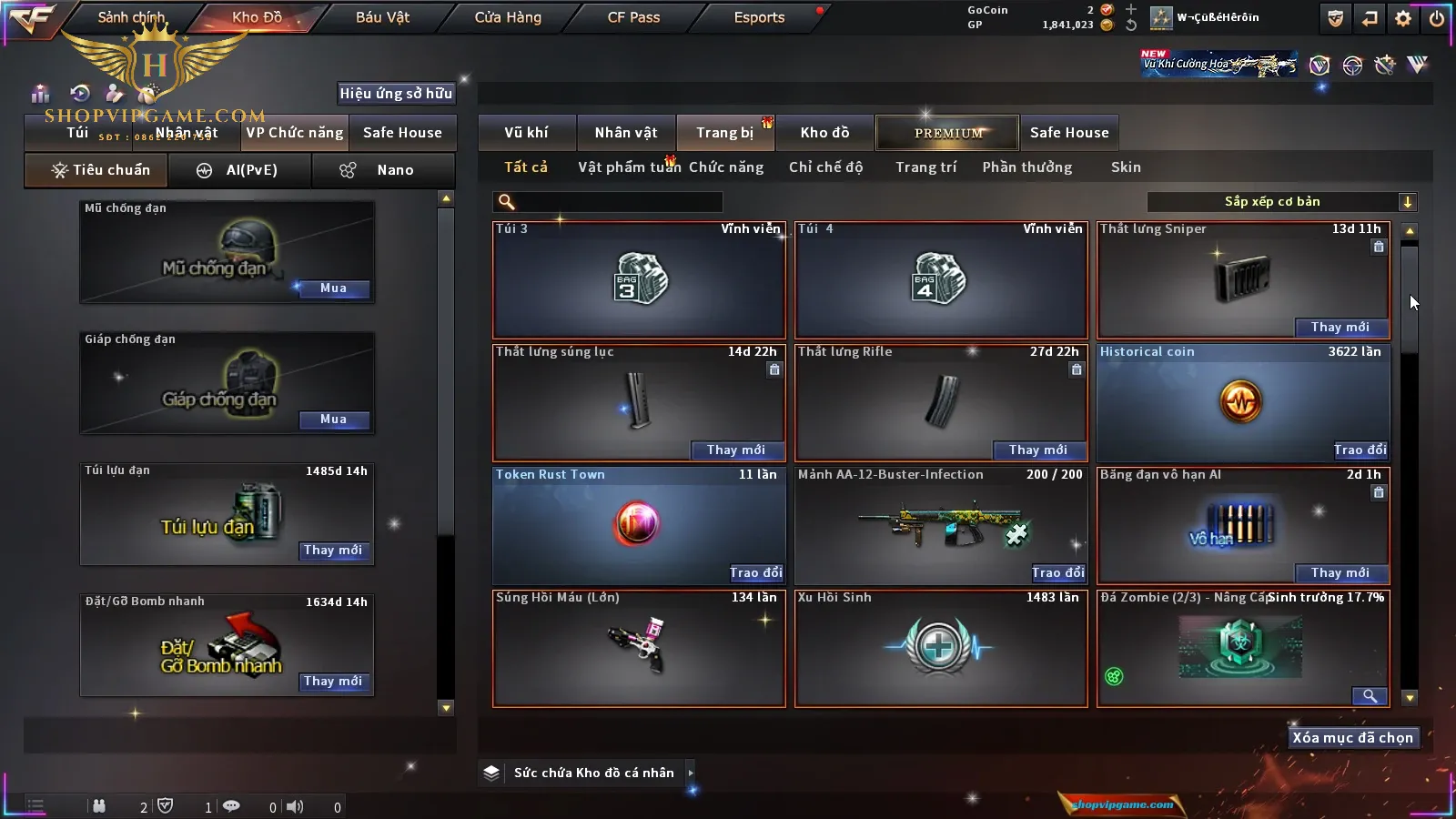Select the Túi 3 bag item
Image resolution: width=1456 pixels, height=819 pixels.
tap(639, 280)
